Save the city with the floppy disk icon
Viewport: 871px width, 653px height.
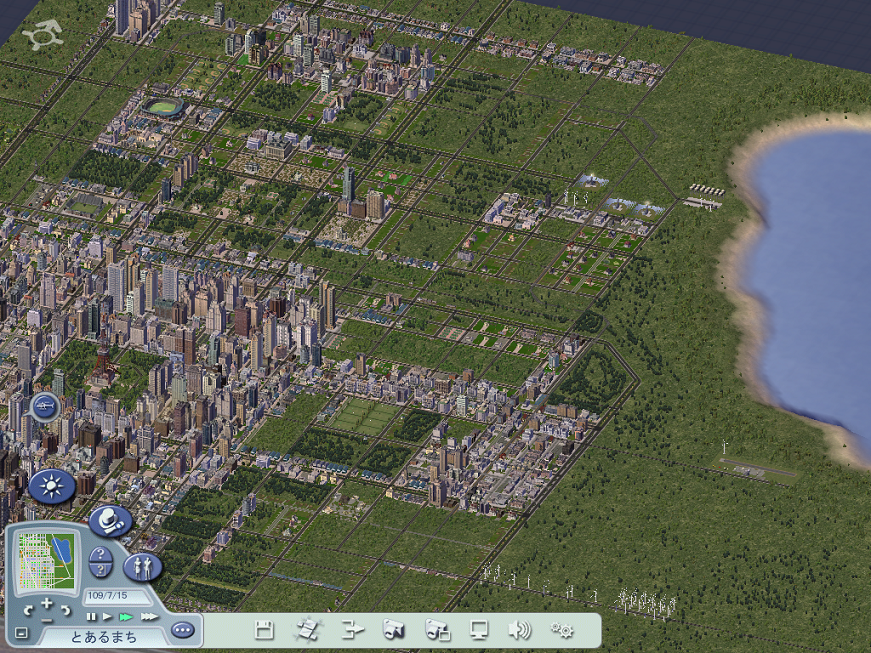(x=264, y=630)
